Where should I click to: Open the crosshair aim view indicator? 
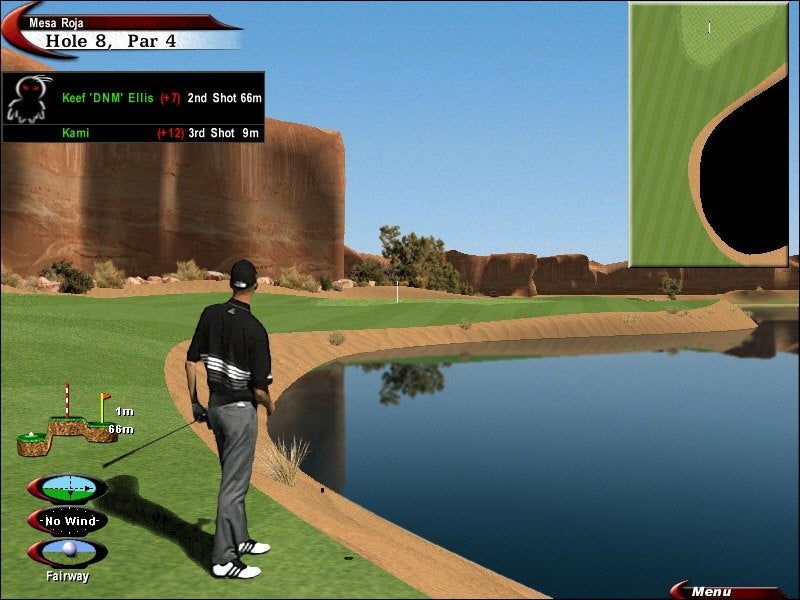(68, 489)
